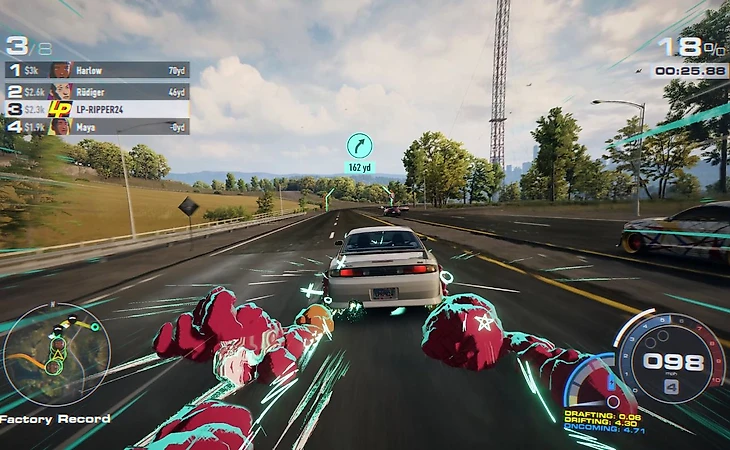Select Rüdiger's row in the standings list

98,89
